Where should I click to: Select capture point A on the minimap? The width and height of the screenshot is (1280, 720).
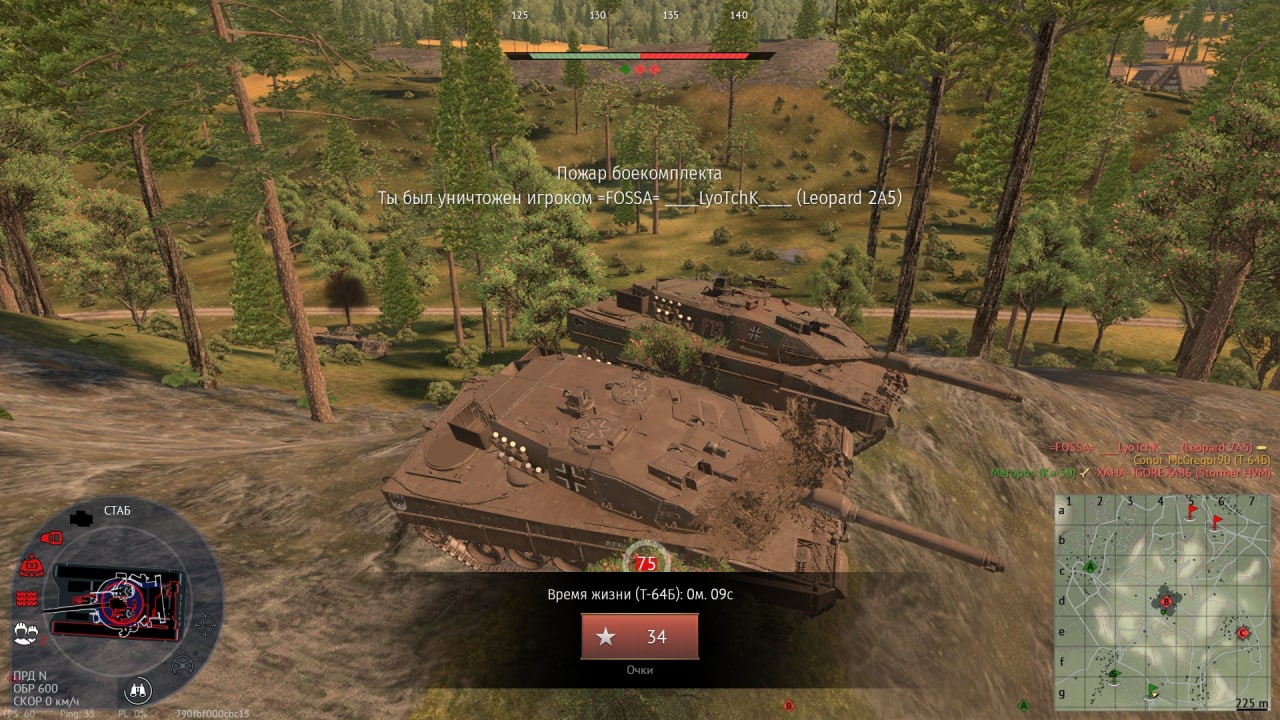pyautogui.click(x=1090, y=566)
